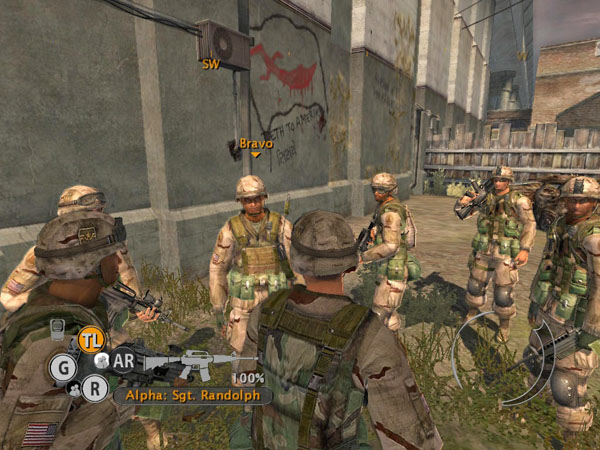Select the AR automatic rifleman icon

(124, 361)
